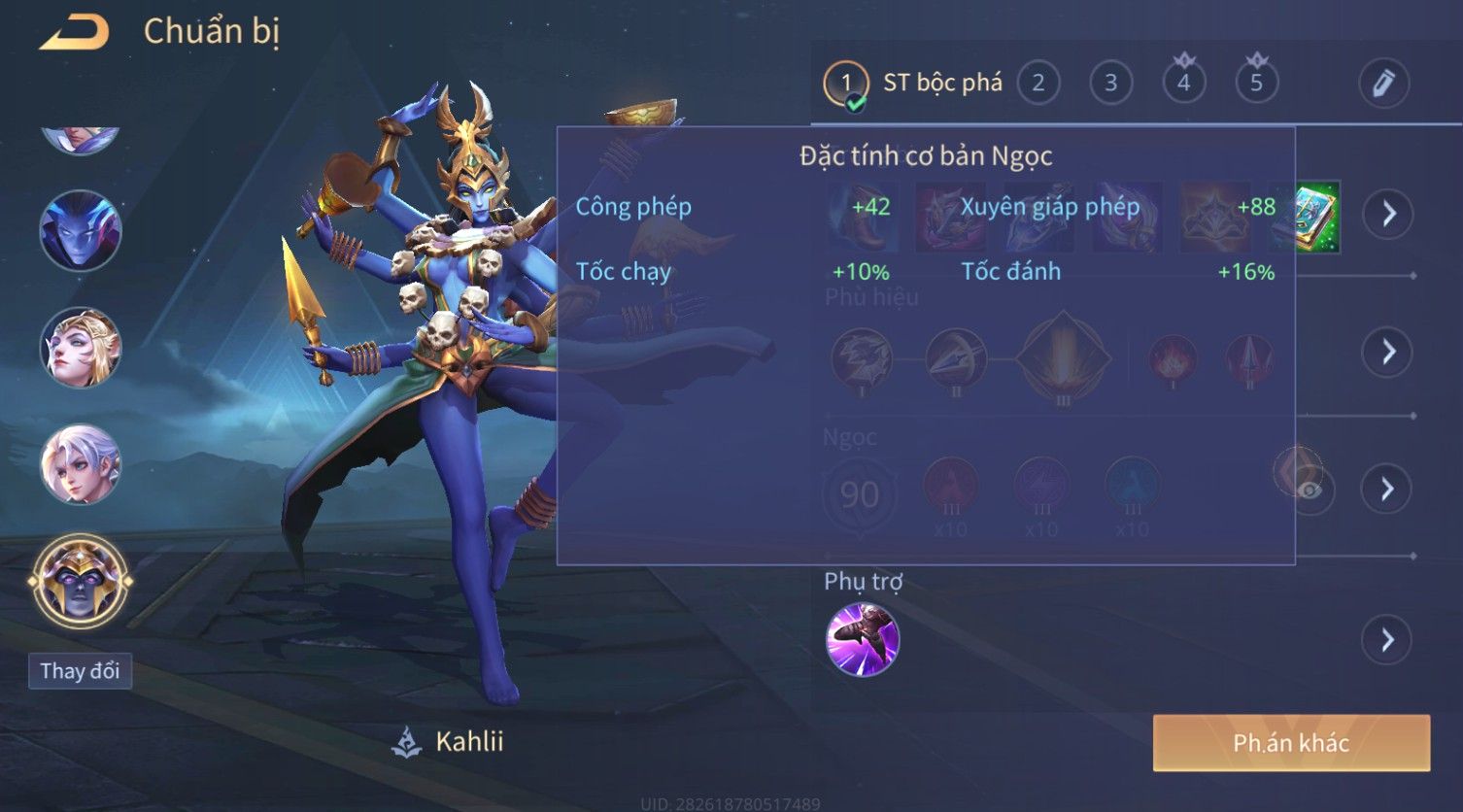Viewport: 1463px width, 812px height.
Task: Click the Thay đổi button
Action: coord(80,671)
